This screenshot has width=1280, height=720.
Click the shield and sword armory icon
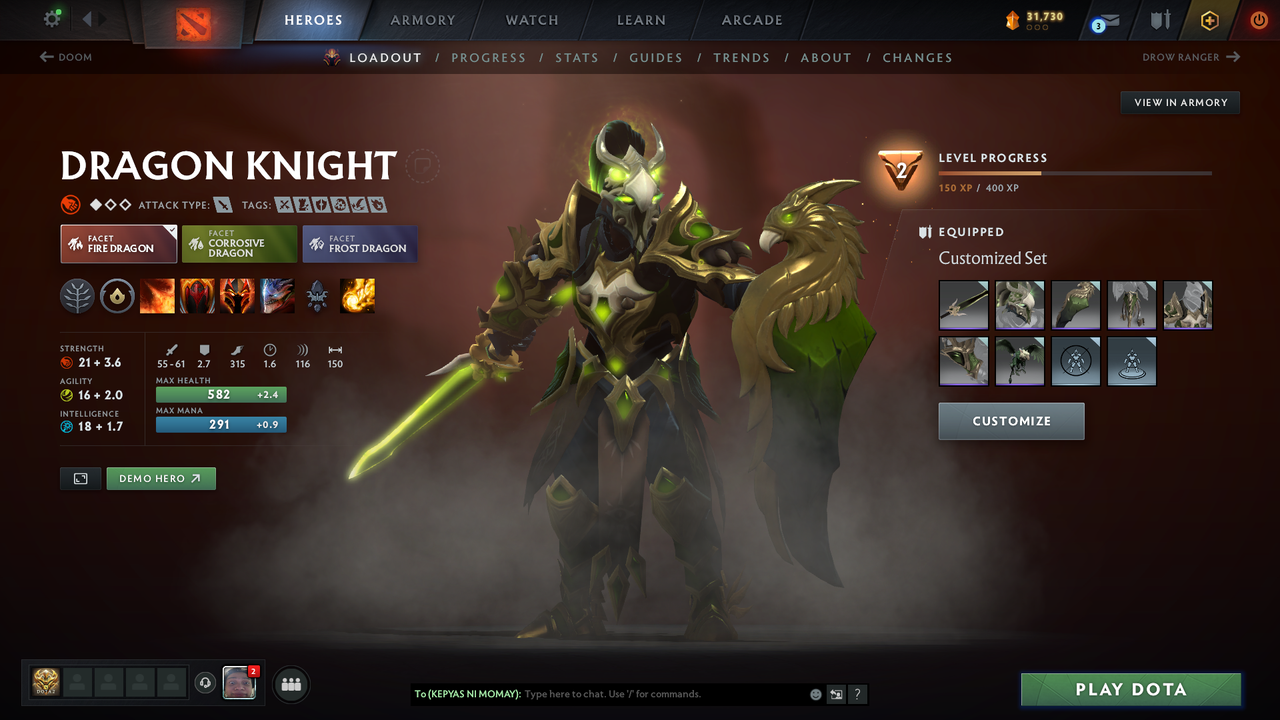[x=1158, y=20]
